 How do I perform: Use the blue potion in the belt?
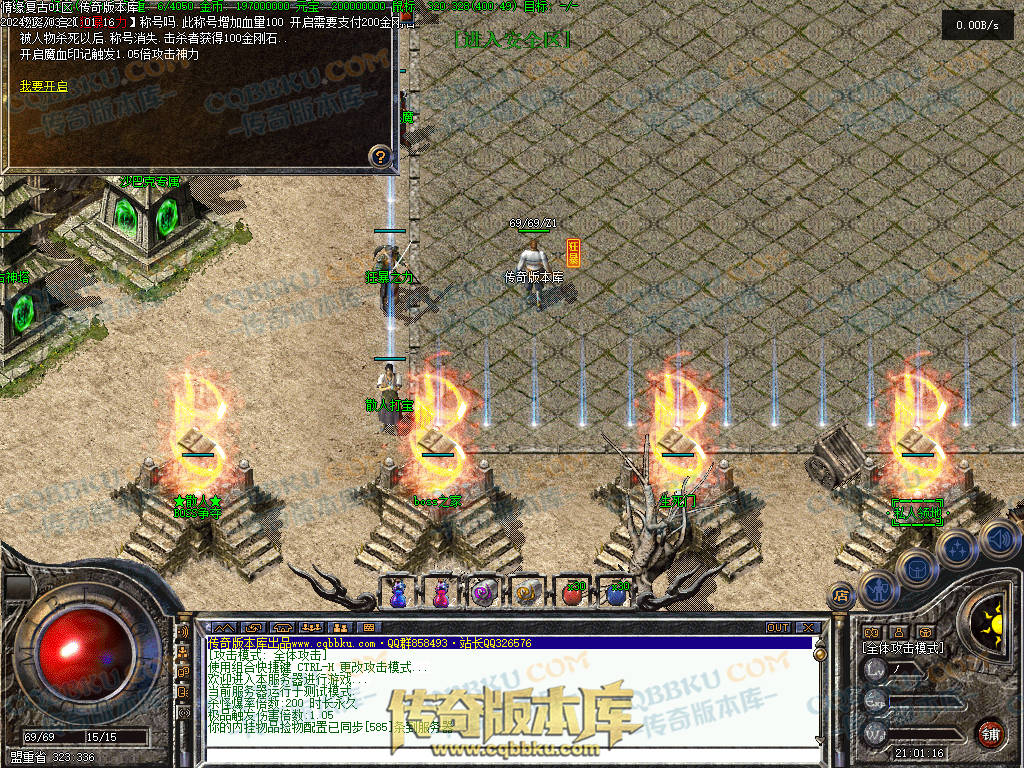(398, 592)
